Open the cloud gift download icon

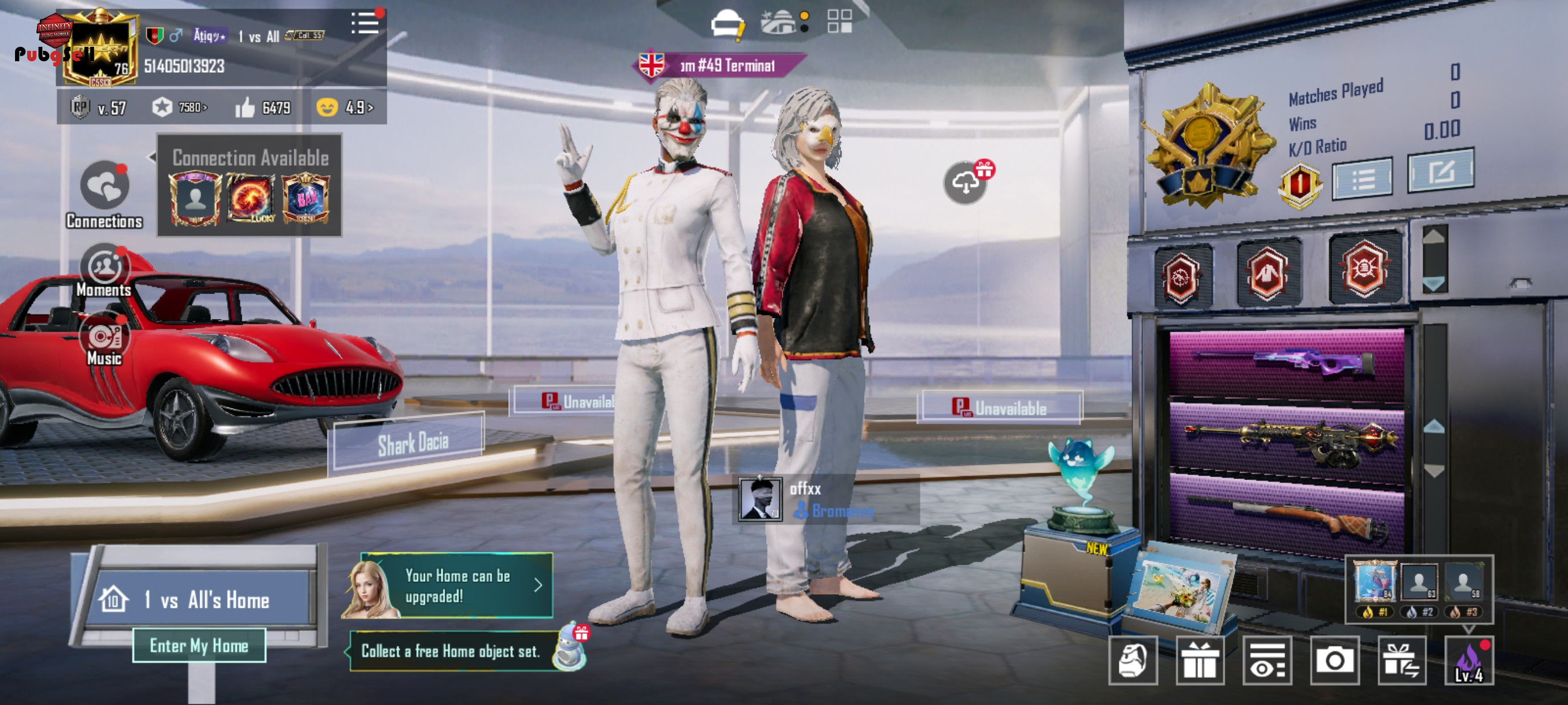[966, 182]
